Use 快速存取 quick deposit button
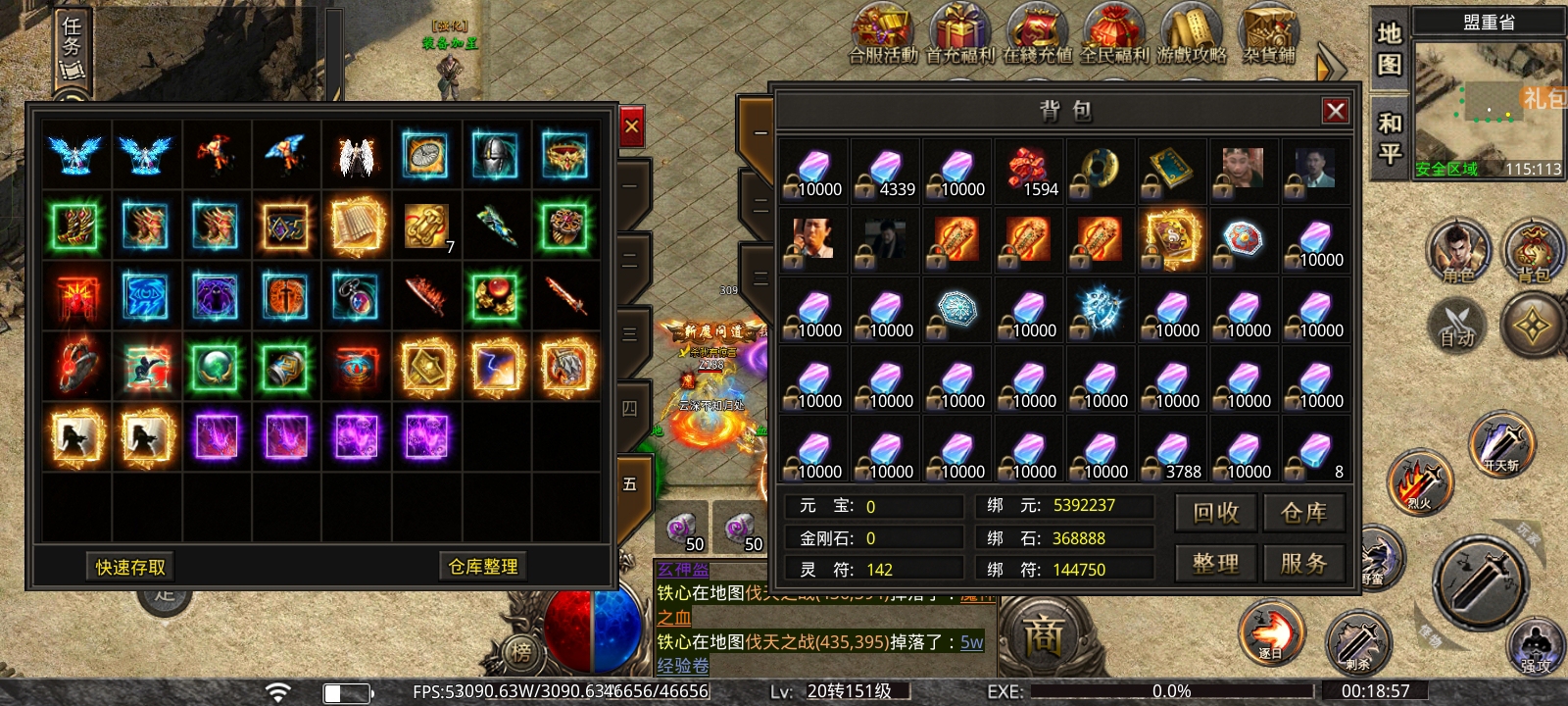1568x706 pixels. pyautogui.click(x=130, y=567)
